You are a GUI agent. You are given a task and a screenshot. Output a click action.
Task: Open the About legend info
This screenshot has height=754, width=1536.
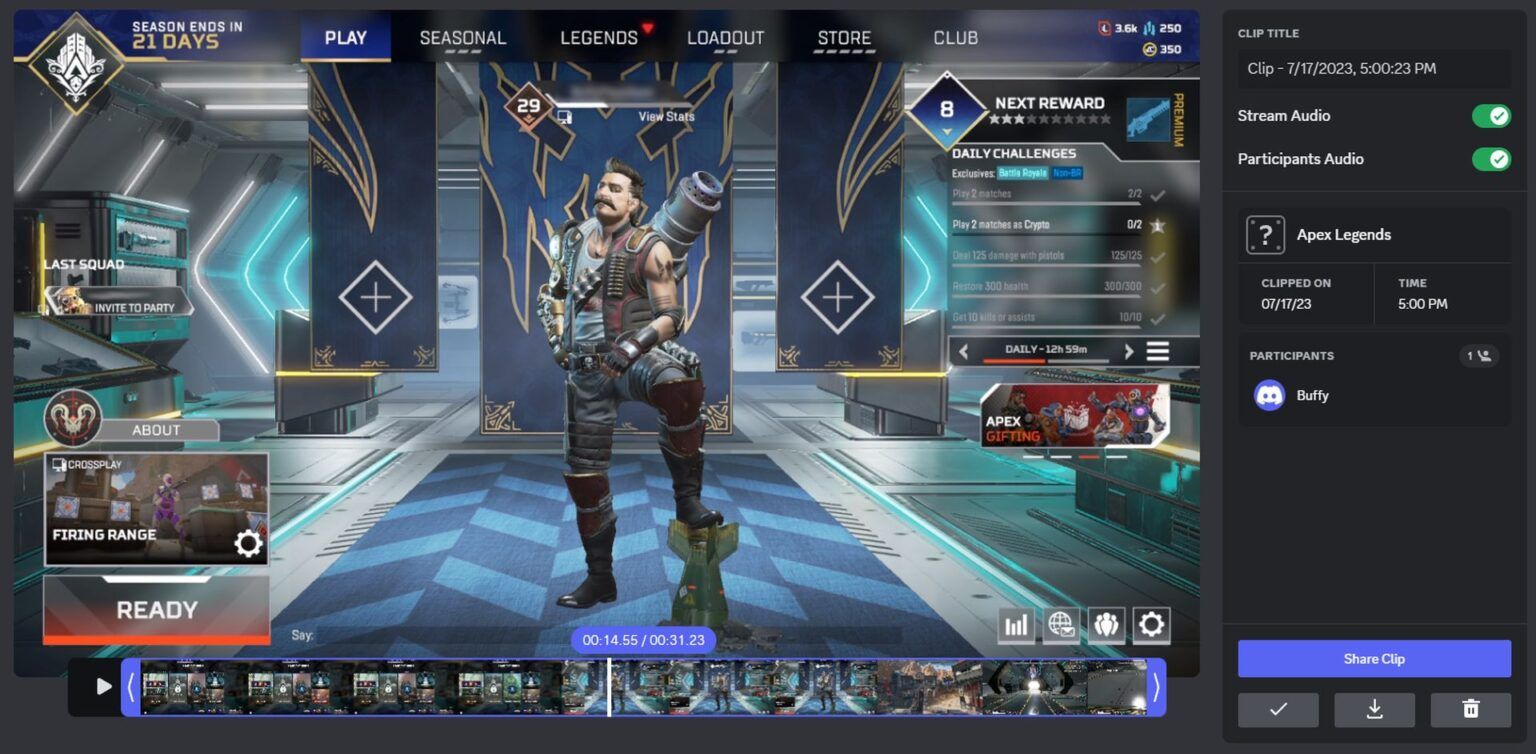coord(156,430)
